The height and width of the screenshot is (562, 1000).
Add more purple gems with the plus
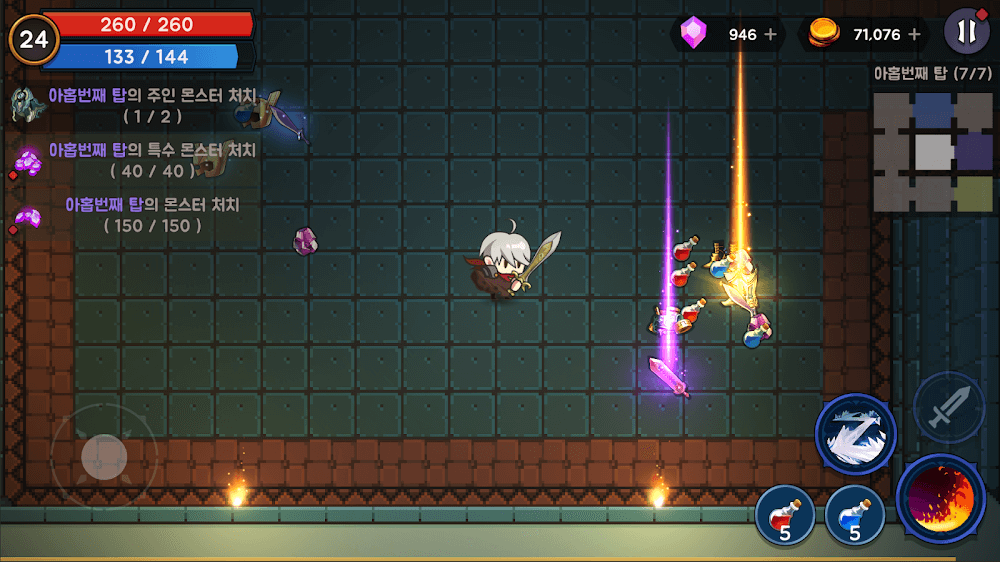point(770,34)
